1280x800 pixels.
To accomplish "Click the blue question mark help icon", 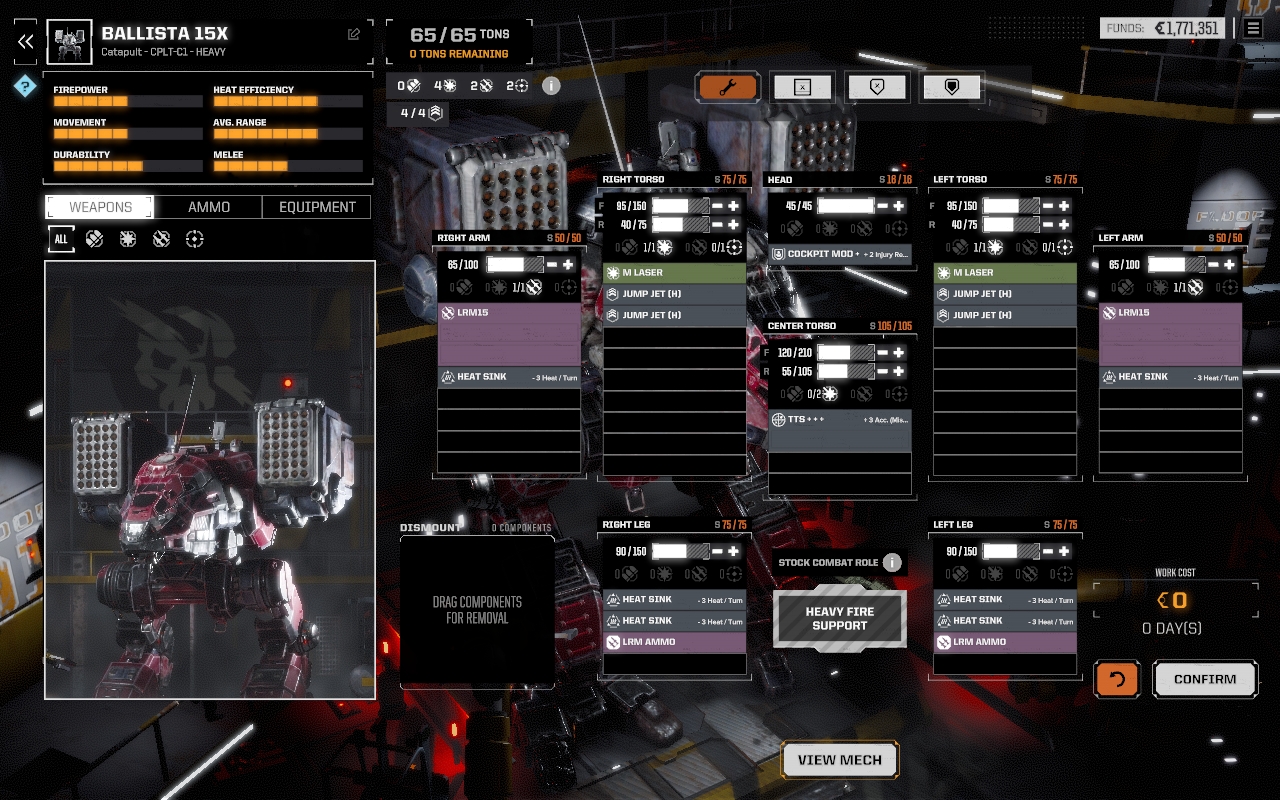I will pos(25,87).
